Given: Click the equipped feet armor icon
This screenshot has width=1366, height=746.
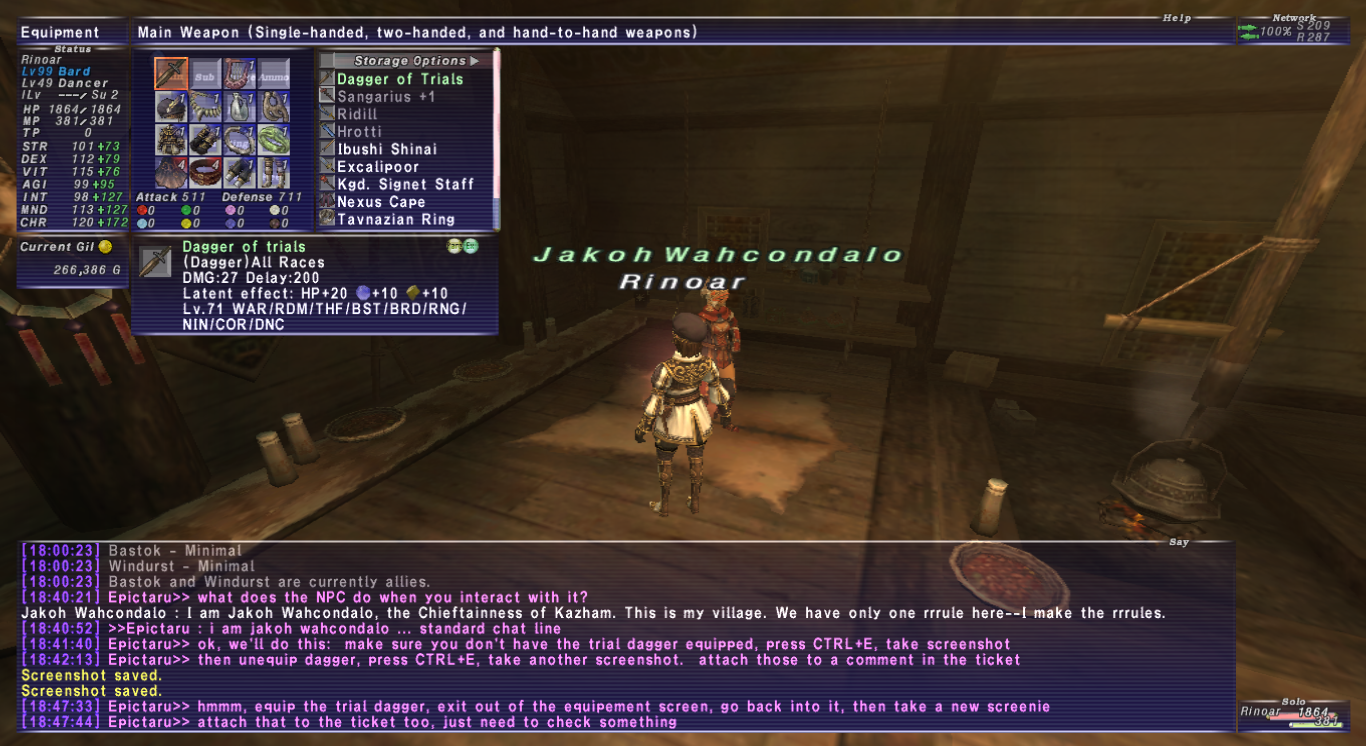Looking at the screenshot, I should [275, 171].
